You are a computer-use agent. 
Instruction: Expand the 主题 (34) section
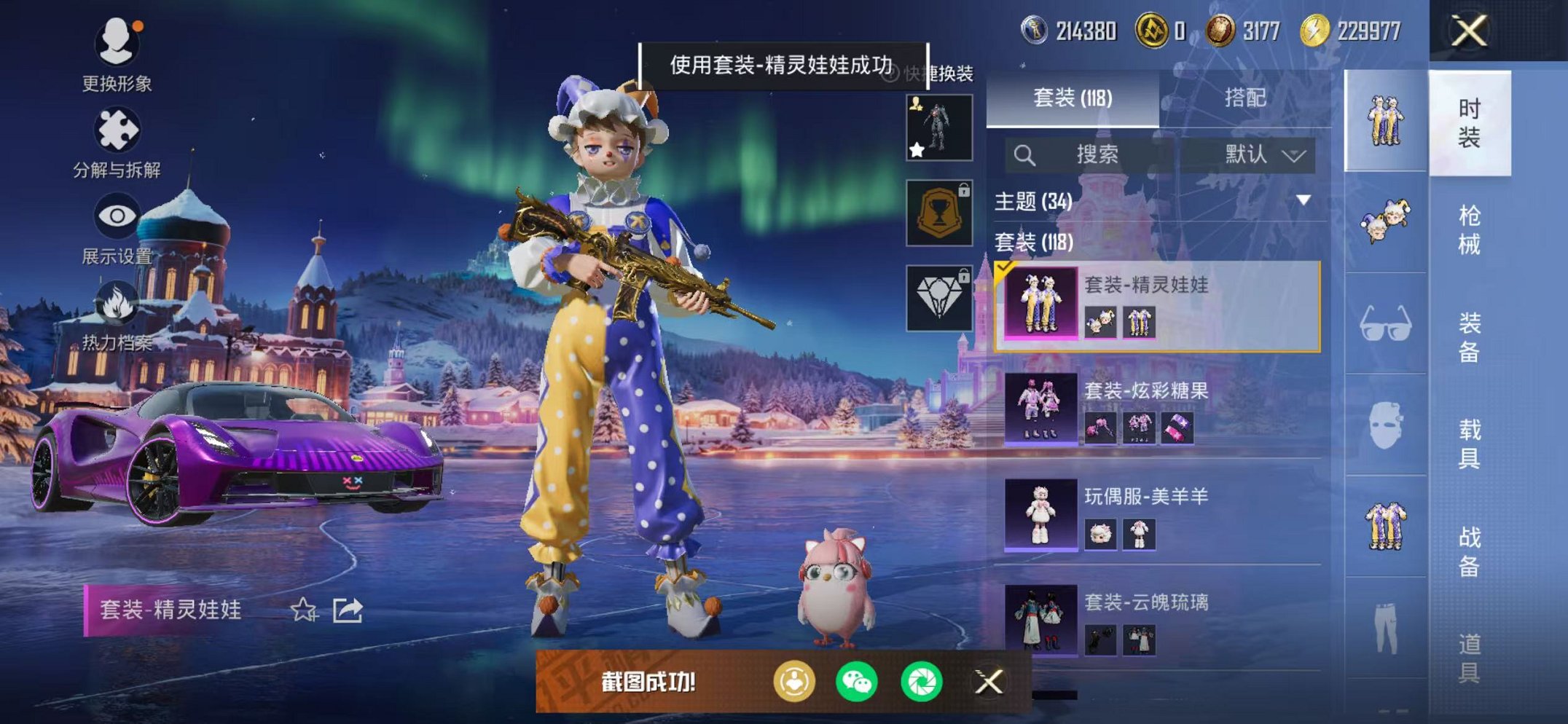click(x=1304, y=200)
